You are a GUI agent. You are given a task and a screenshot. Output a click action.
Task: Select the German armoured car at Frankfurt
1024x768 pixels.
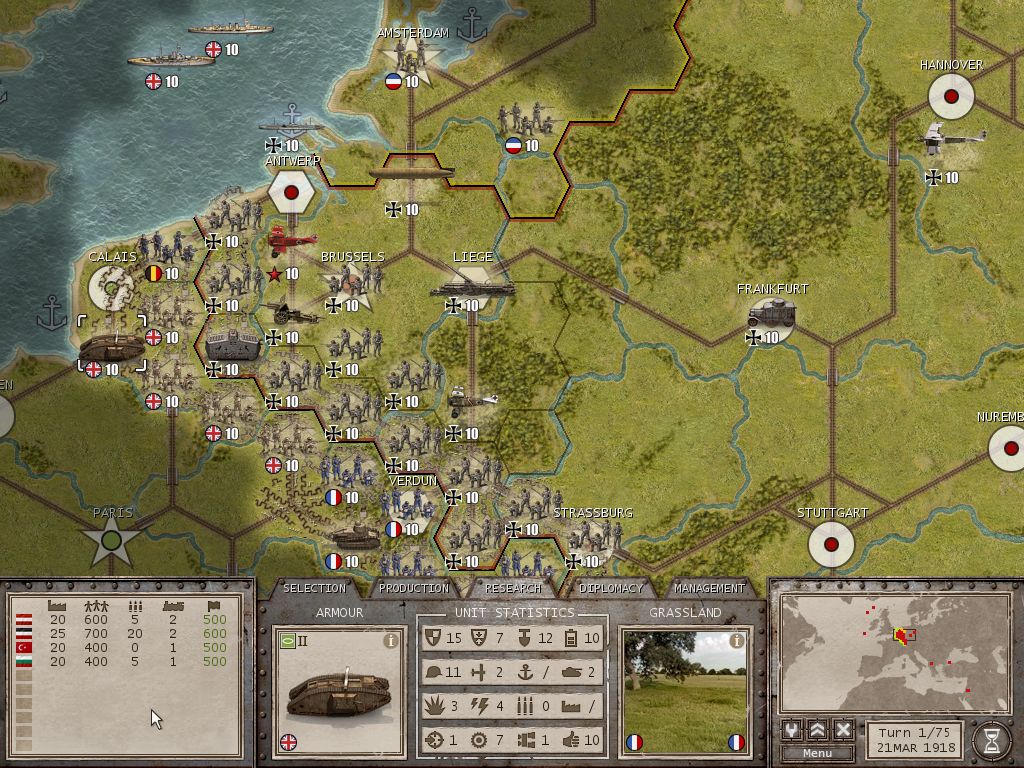click(x=772, y=315)
